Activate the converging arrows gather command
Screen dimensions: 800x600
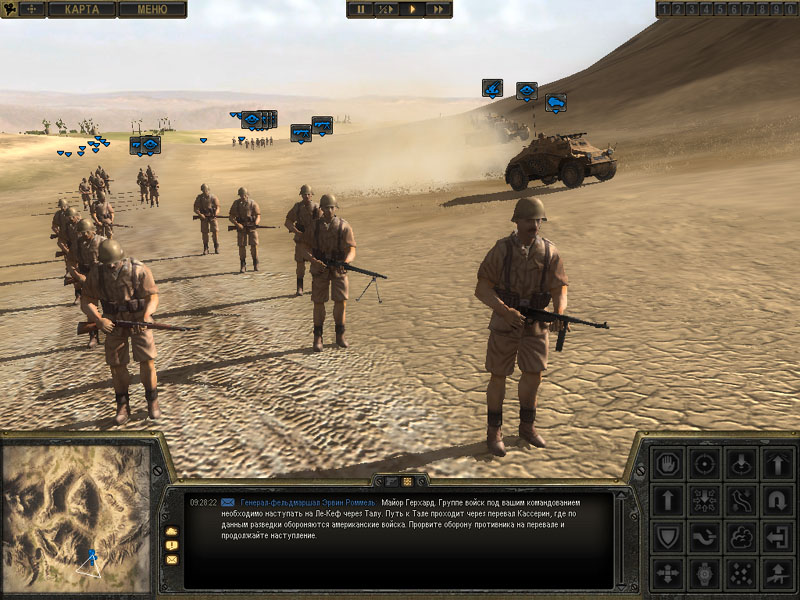pyautogui.click(x=704, y=500)
